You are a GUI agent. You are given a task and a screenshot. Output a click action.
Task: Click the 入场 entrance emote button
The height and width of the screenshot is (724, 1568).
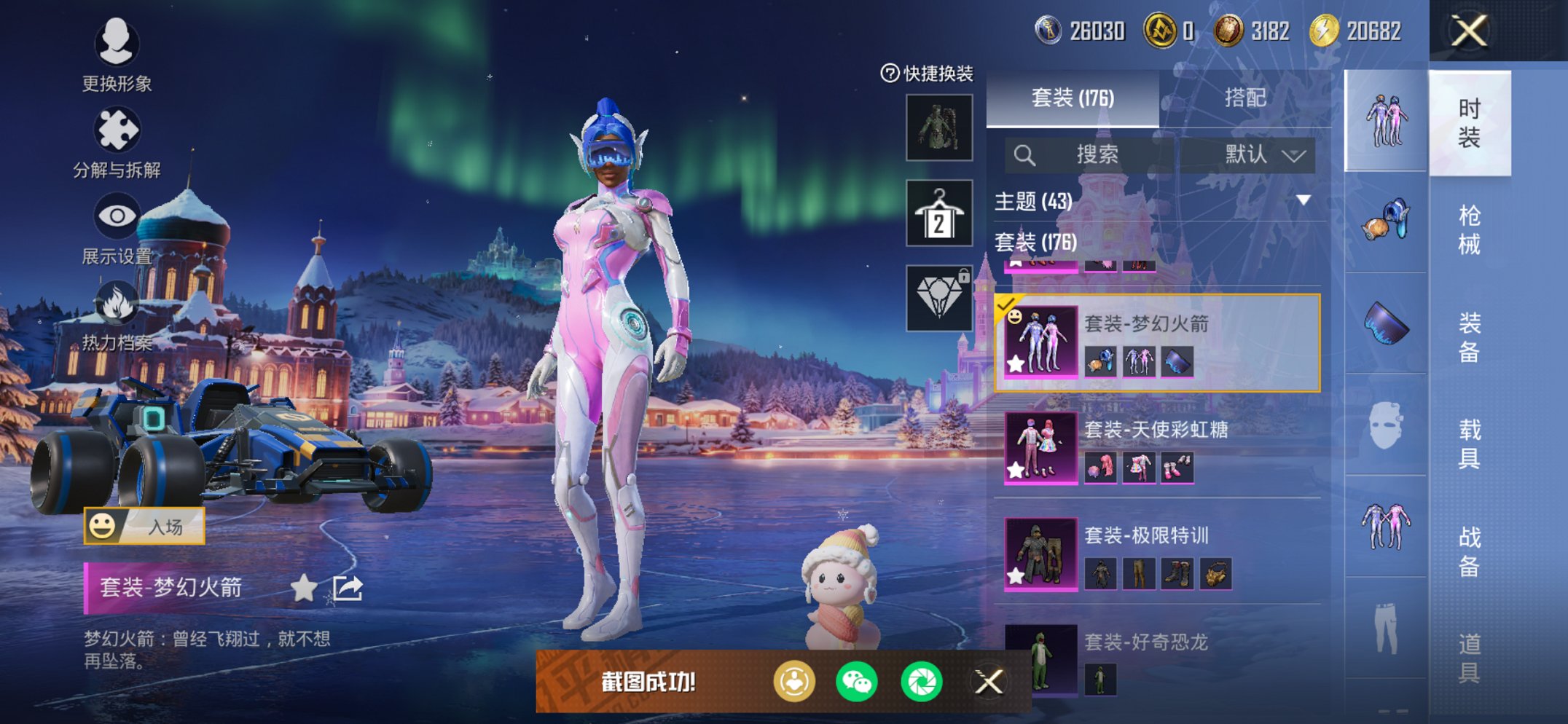coord(144,526)
